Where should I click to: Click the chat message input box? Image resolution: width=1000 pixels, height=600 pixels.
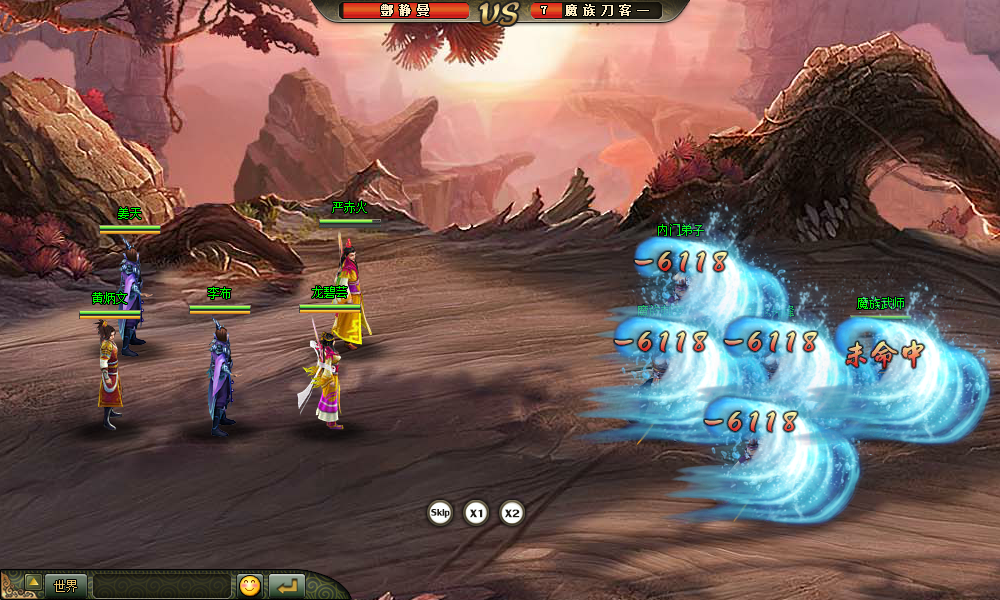pos(162,586)
